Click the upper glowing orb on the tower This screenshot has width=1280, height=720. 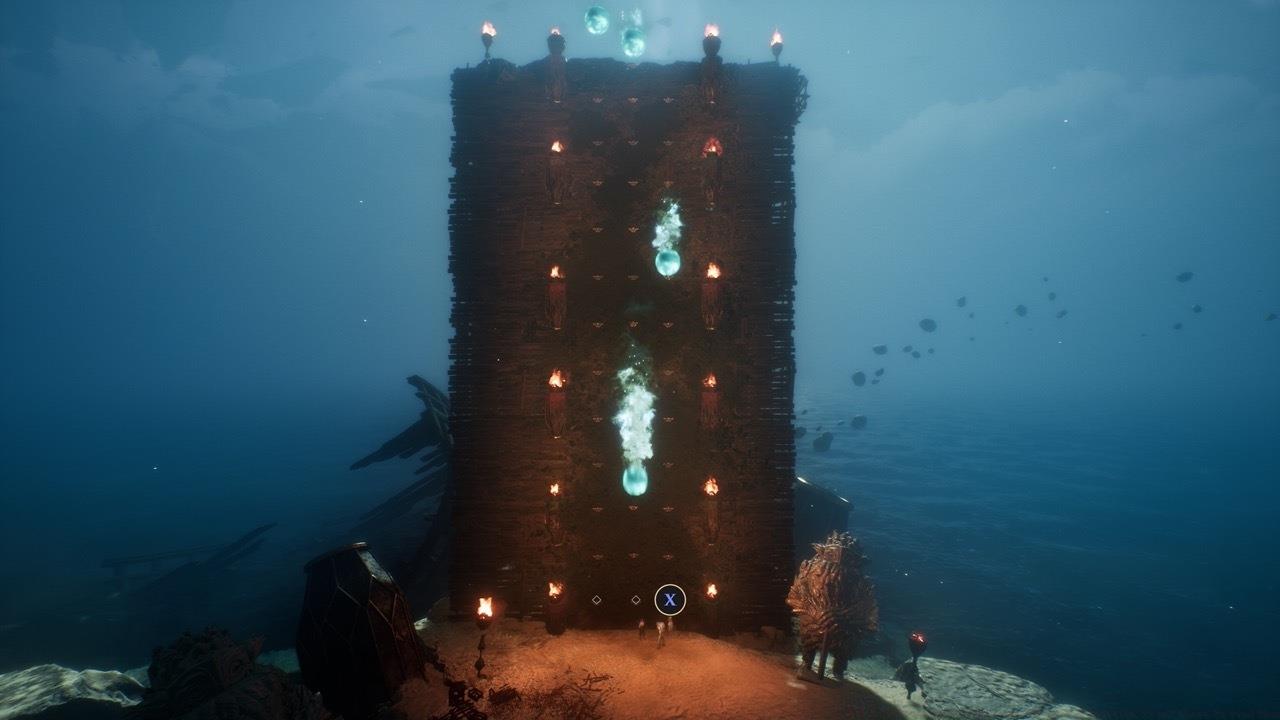coord(667,261)
